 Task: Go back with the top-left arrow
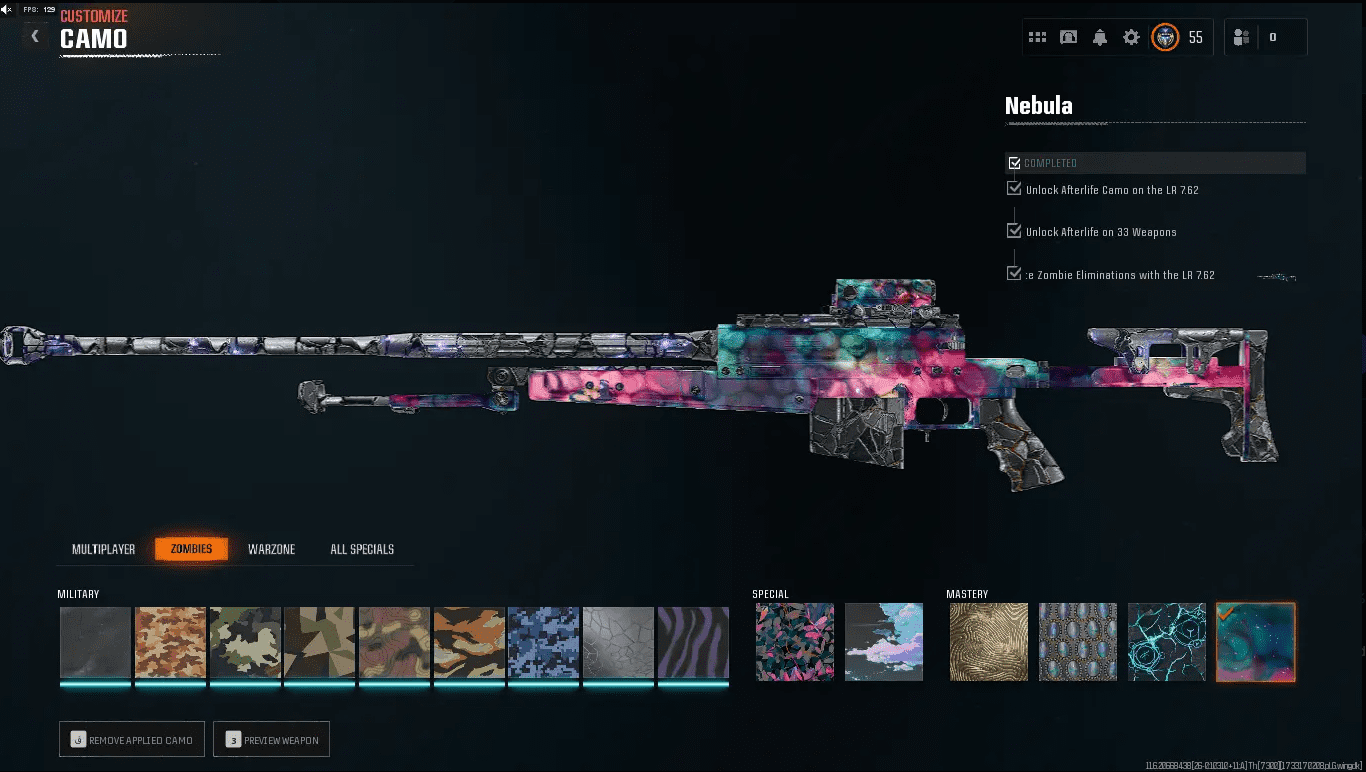(x=35, y=36)
